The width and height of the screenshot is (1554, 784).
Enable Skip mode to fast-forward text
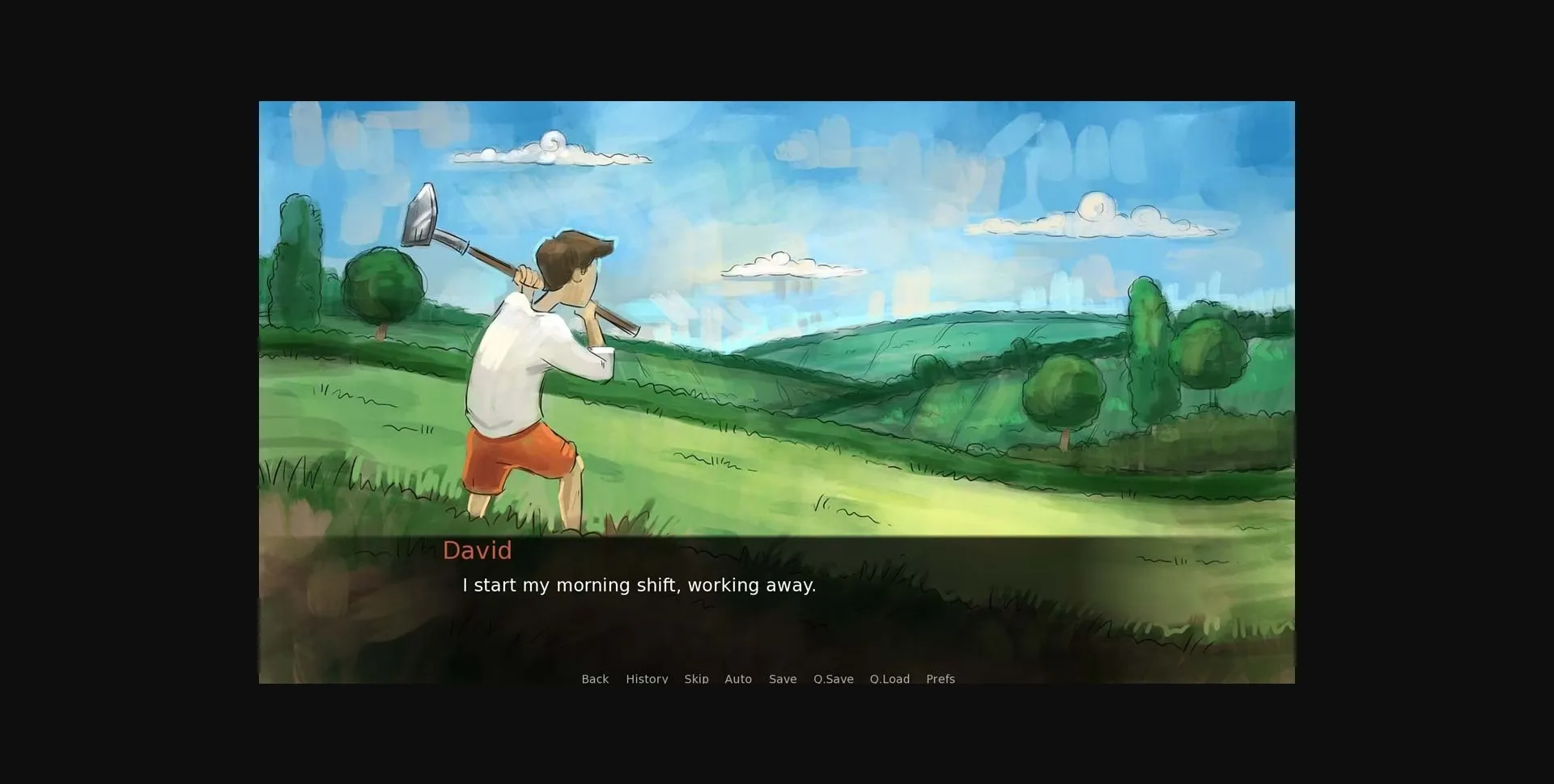(696, 679)
